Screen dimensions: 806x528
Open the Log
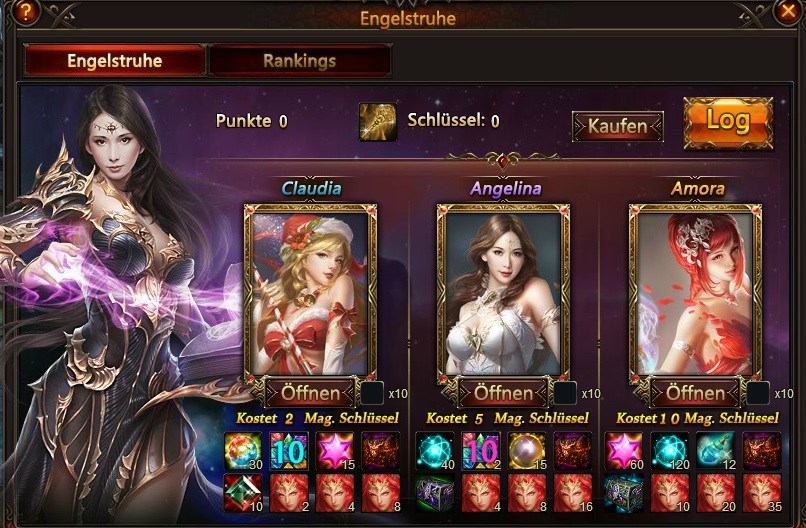(728, 122)
